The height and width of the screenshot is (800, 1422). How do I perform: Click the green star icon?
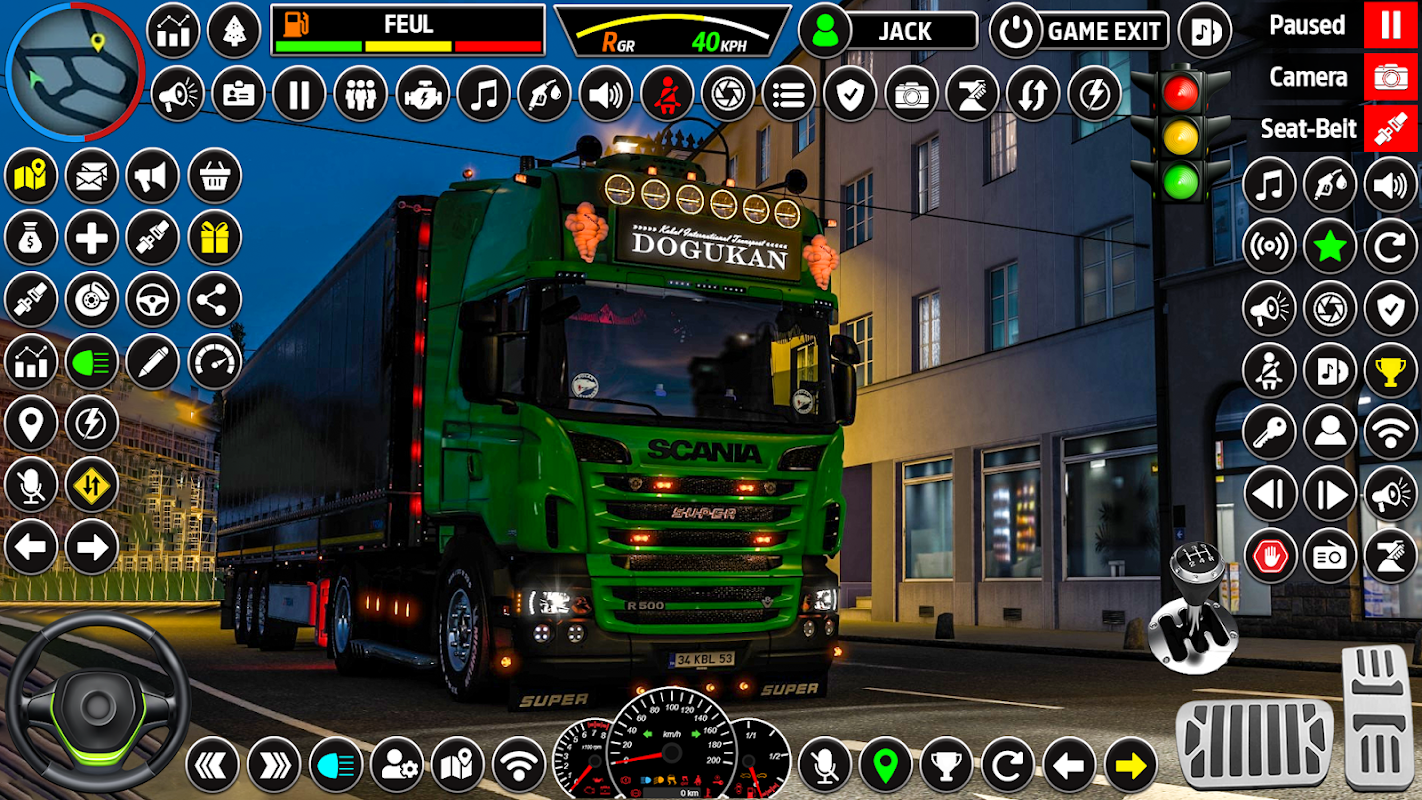1330,246
